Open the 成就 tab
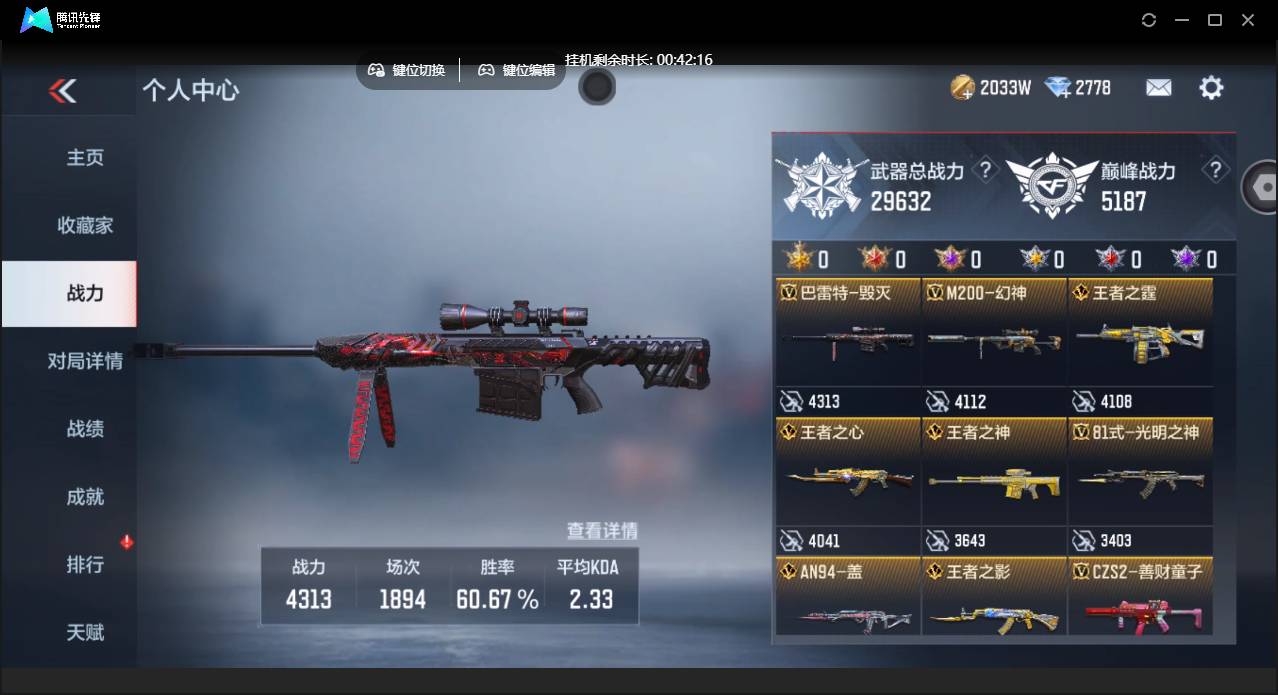This screenshot has width=1278, height=695. point(85,497)
